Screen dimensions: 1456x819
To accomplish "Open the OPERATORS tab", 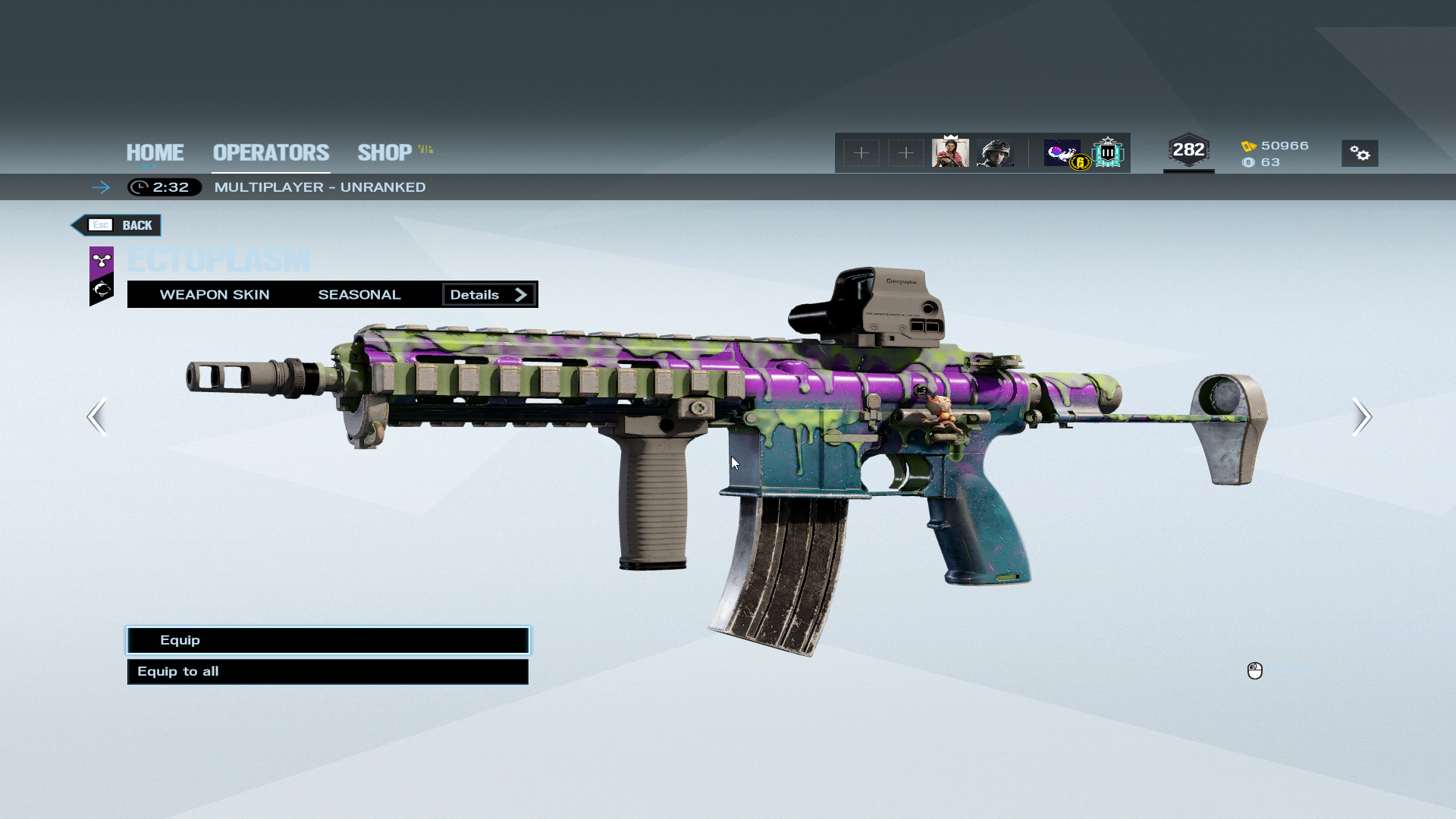I will pos(271,152).
